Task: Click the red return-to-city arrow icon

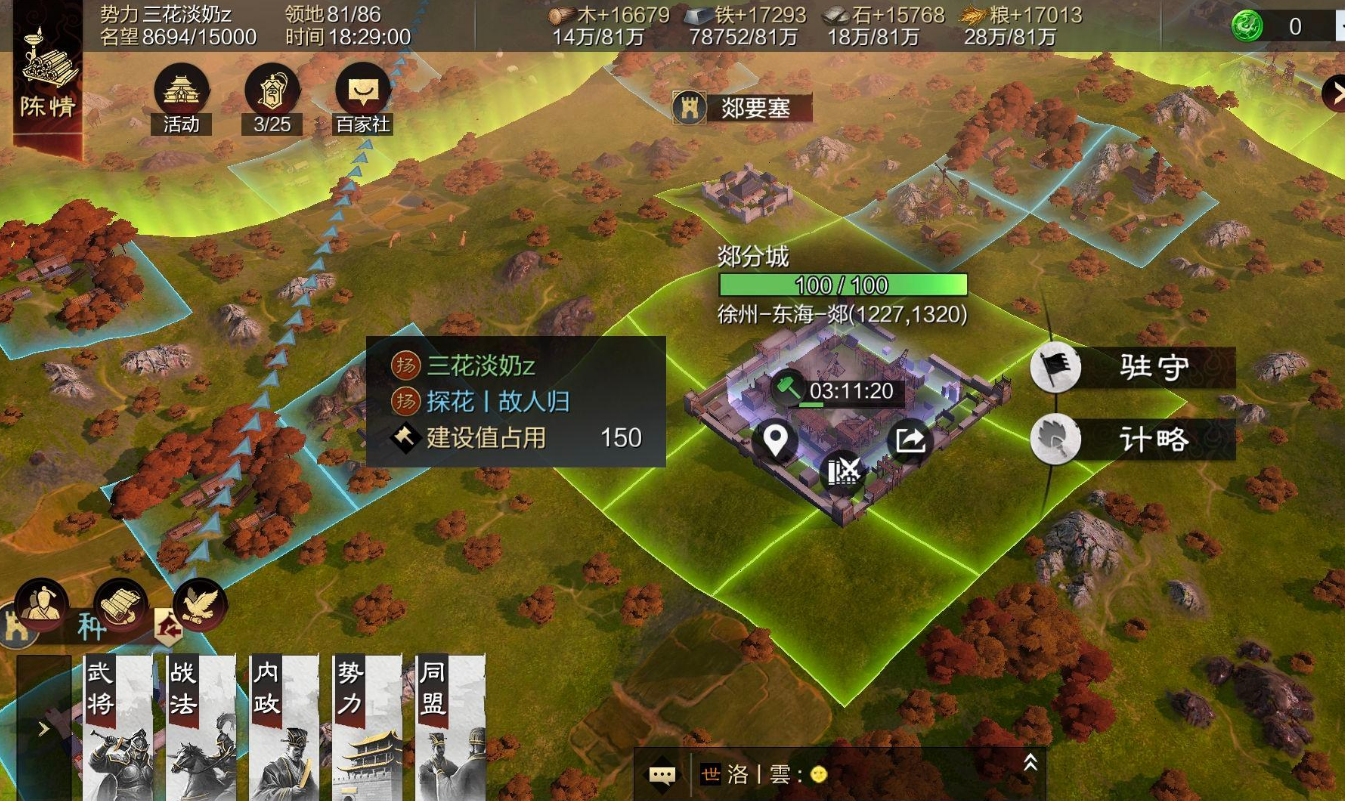Action: coord(170,624)
